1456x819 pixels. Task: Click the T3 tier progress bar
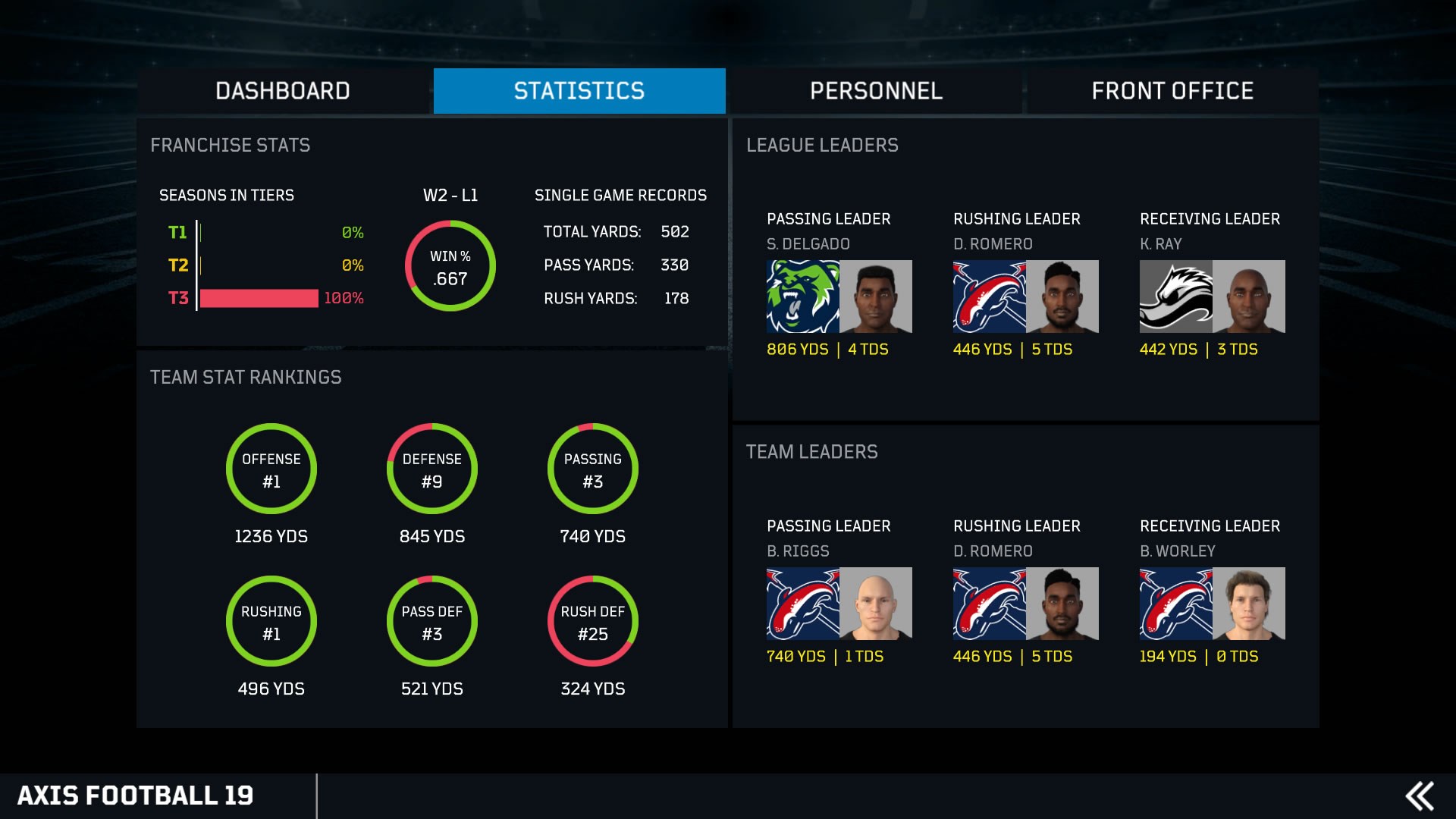point(258,299)
